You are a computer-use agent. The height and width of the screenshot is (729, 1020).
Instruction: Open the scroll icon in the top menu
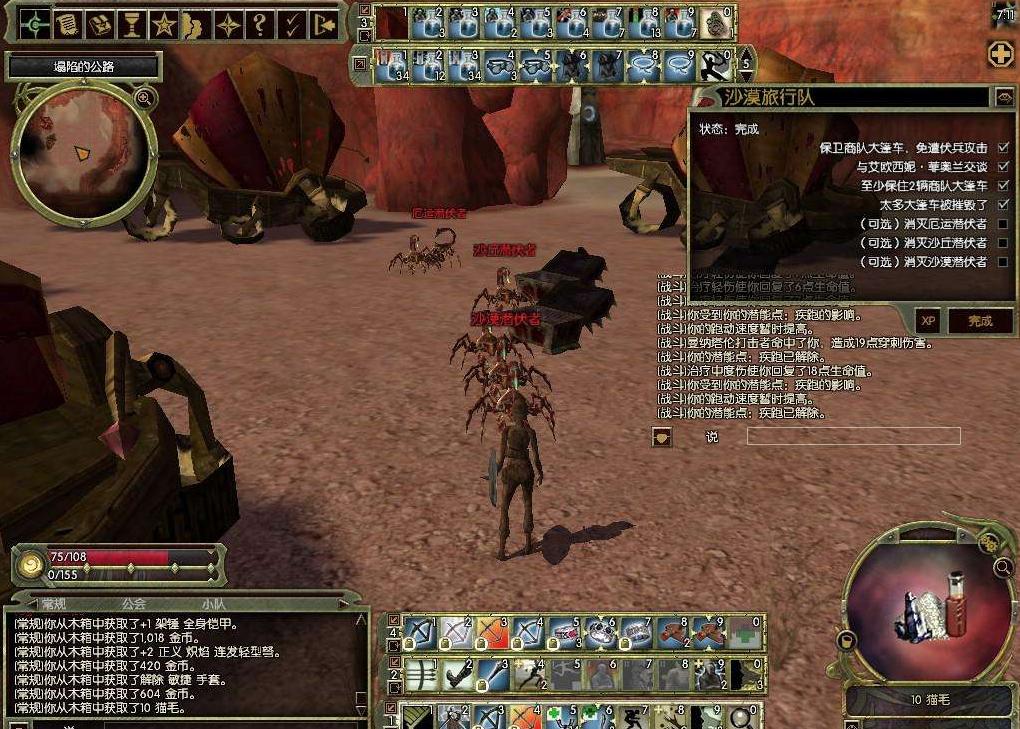(66, 24)
